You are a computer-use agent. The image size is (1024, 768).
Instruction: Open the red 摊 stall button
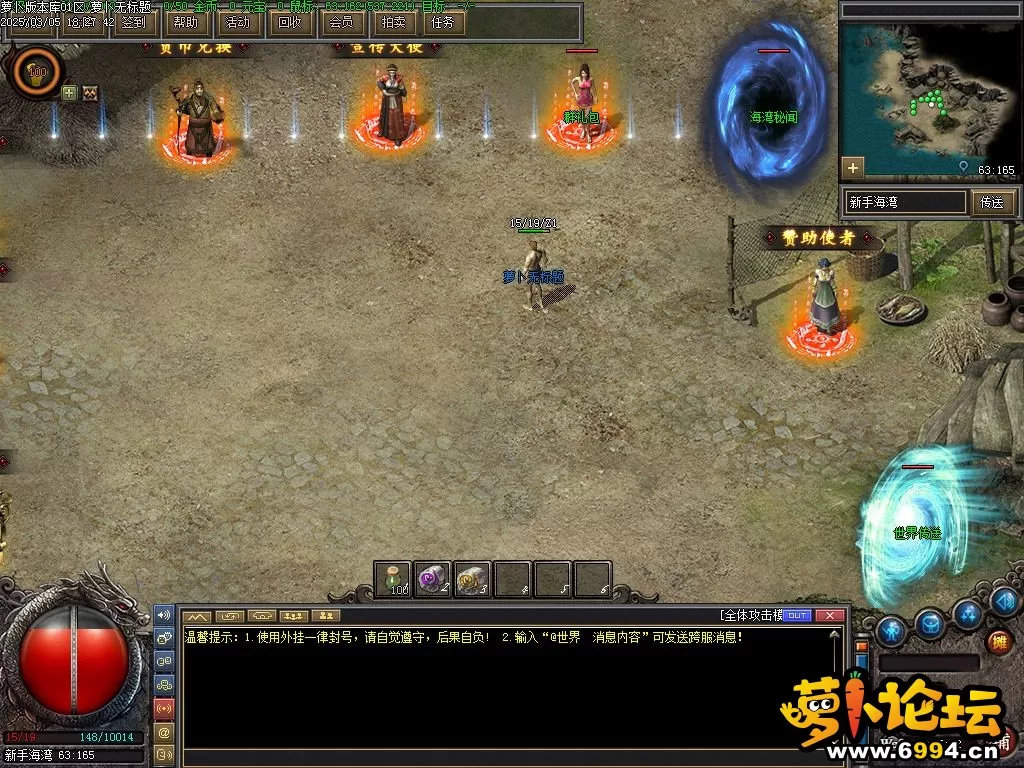click(997, 642)
